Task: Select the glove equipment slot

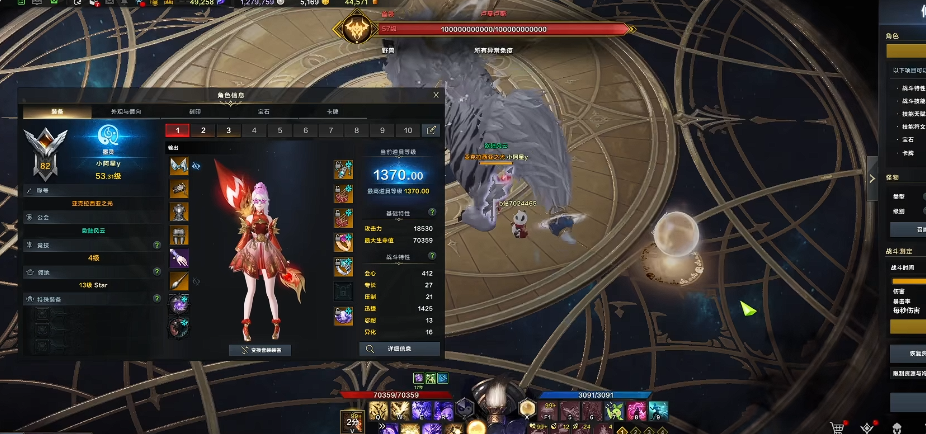Action: 179,258
